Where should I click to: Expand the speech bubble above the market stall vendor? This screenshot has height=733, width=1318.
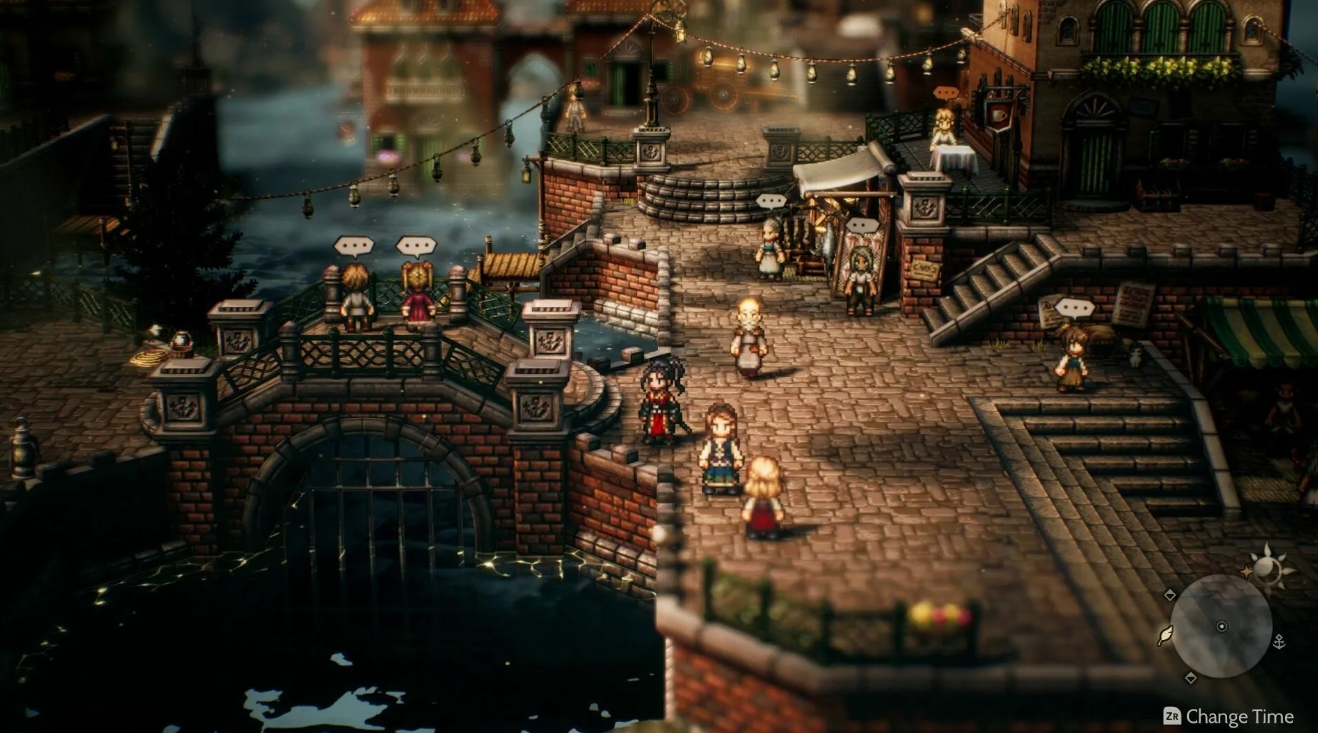click(x=863, y=224)
